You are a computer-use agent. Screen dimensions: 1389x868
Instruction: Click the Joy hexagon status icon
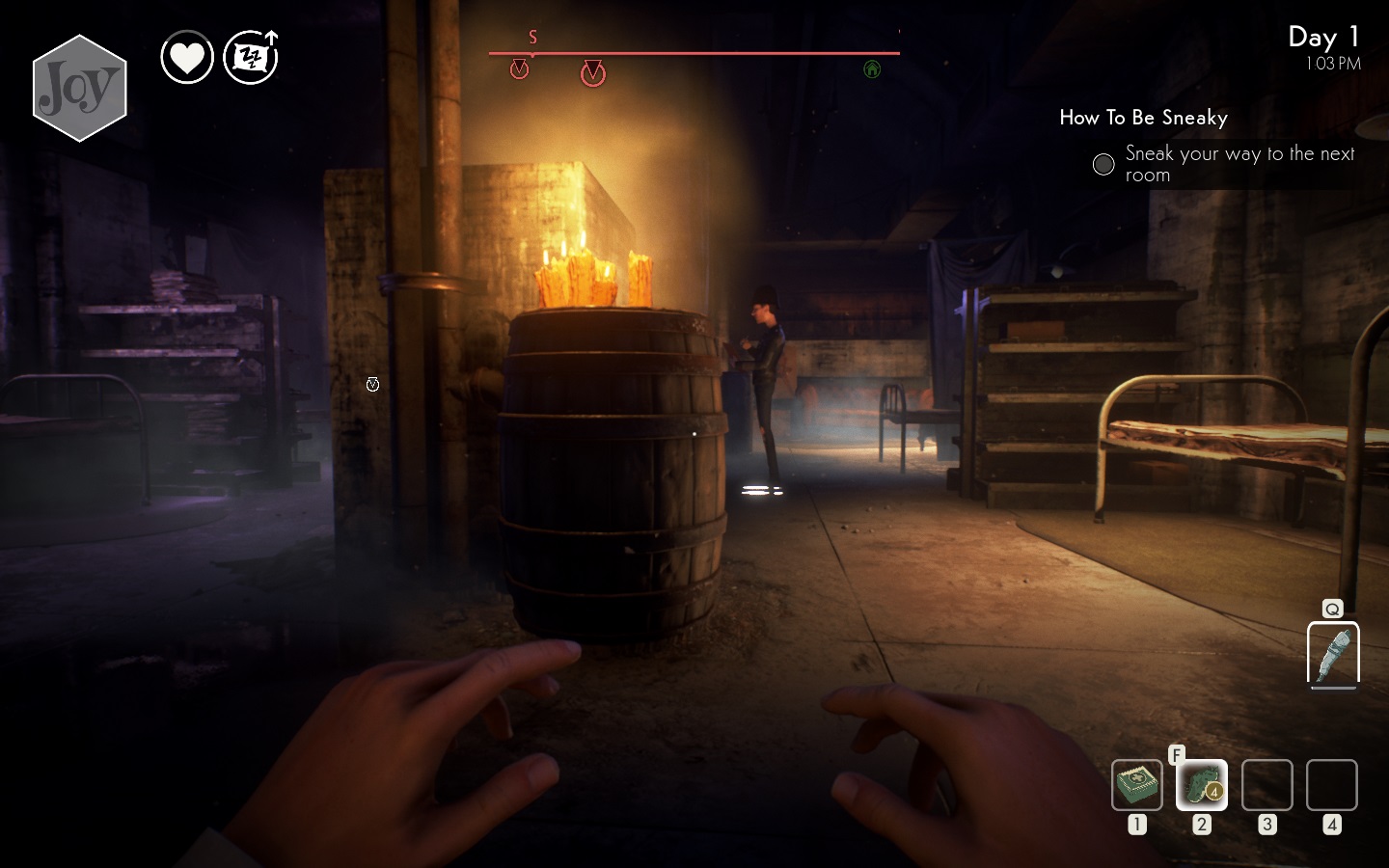[x=80, y=88]
